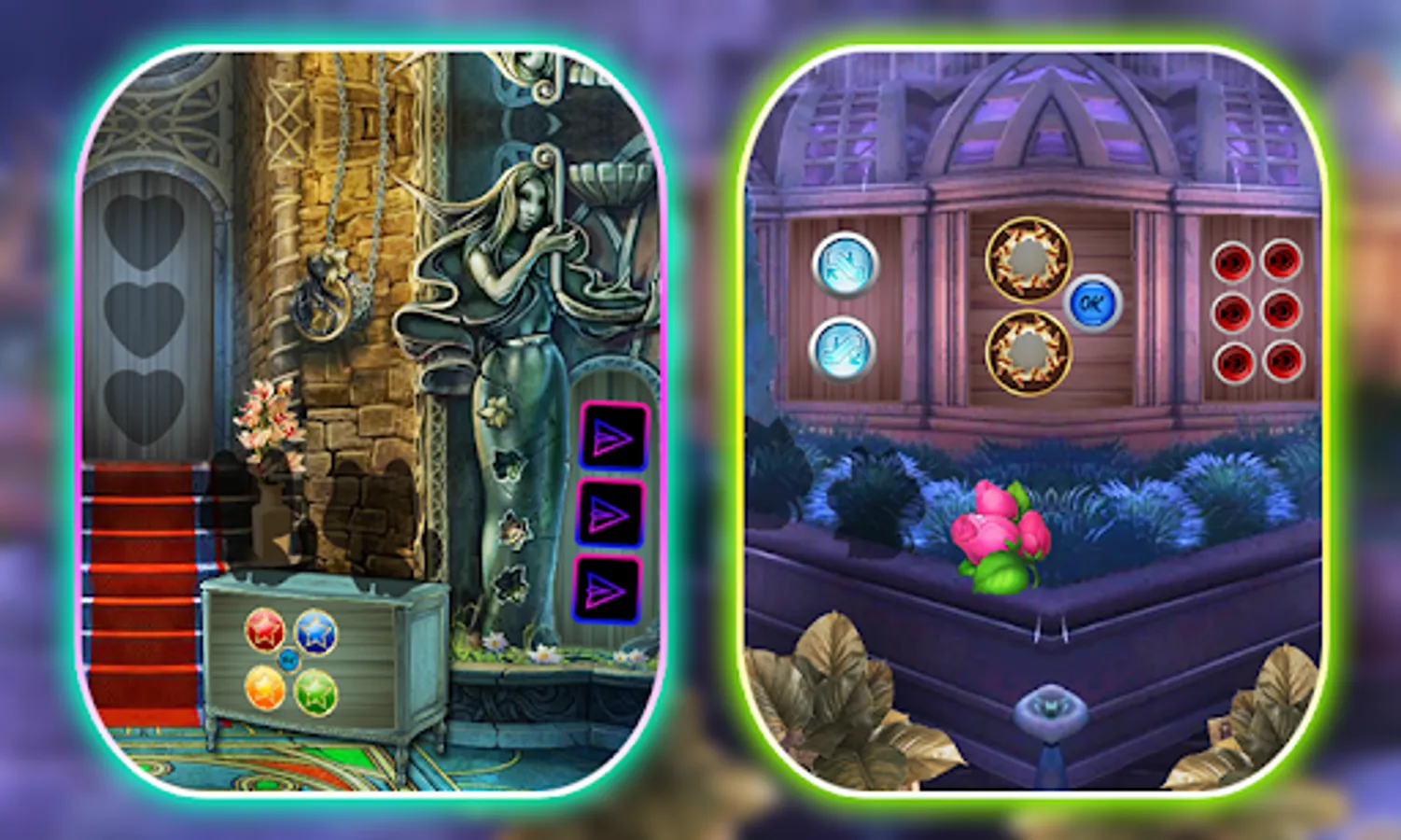Toggle the top-left red dot button
The width and height of the screenshot is (1401, 840).
coord(1234,259)
